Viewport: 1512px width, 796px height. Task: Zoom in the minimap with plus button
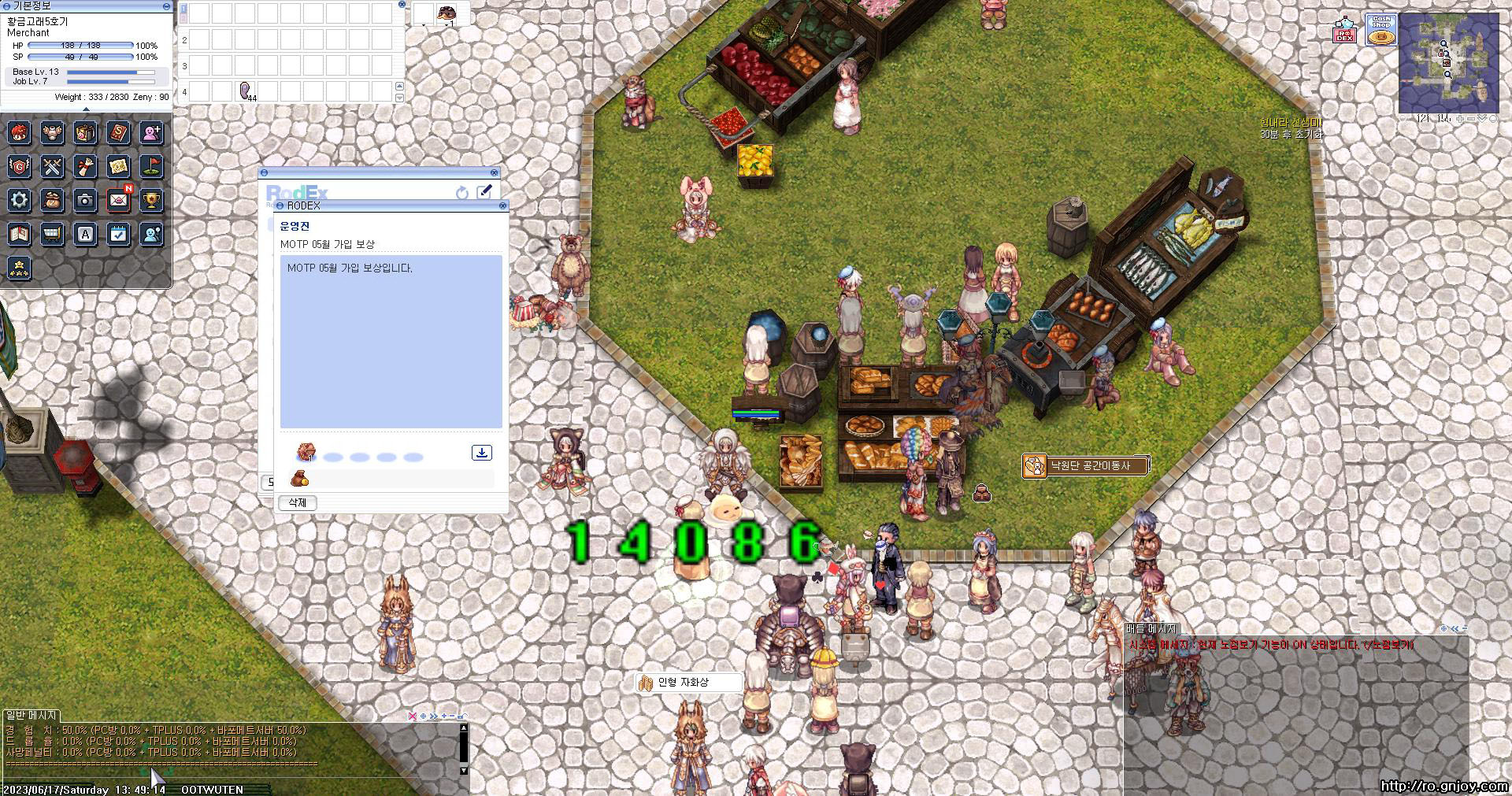(1459, 119)
